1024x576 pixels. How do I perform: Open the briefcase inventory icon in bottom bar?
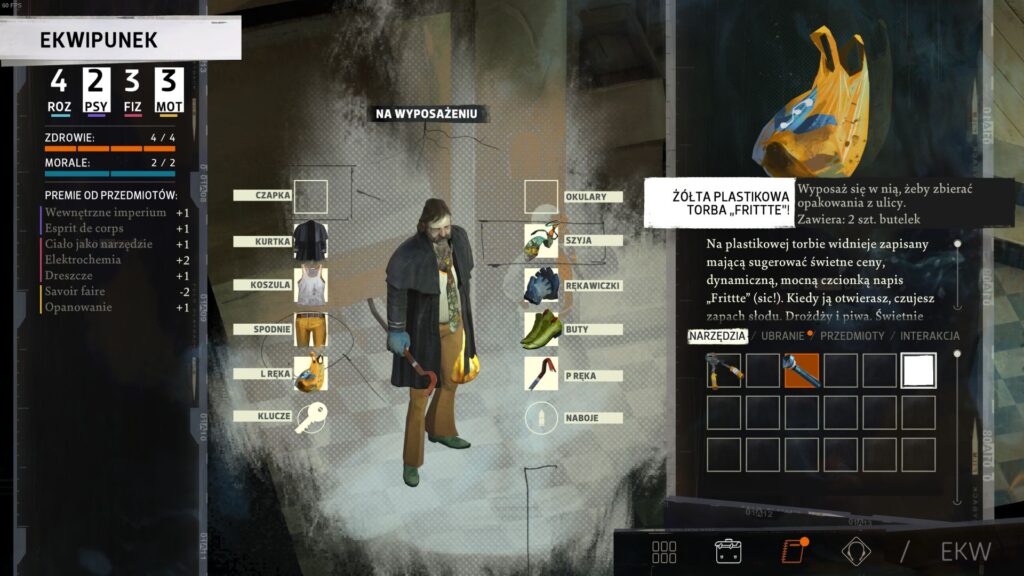[727, 551]
